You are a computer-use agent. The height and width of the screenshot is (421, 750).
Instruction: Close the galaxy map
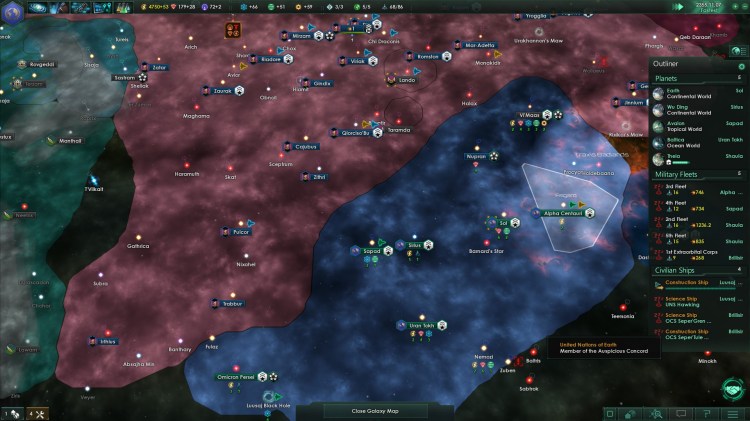pos(375,411)
